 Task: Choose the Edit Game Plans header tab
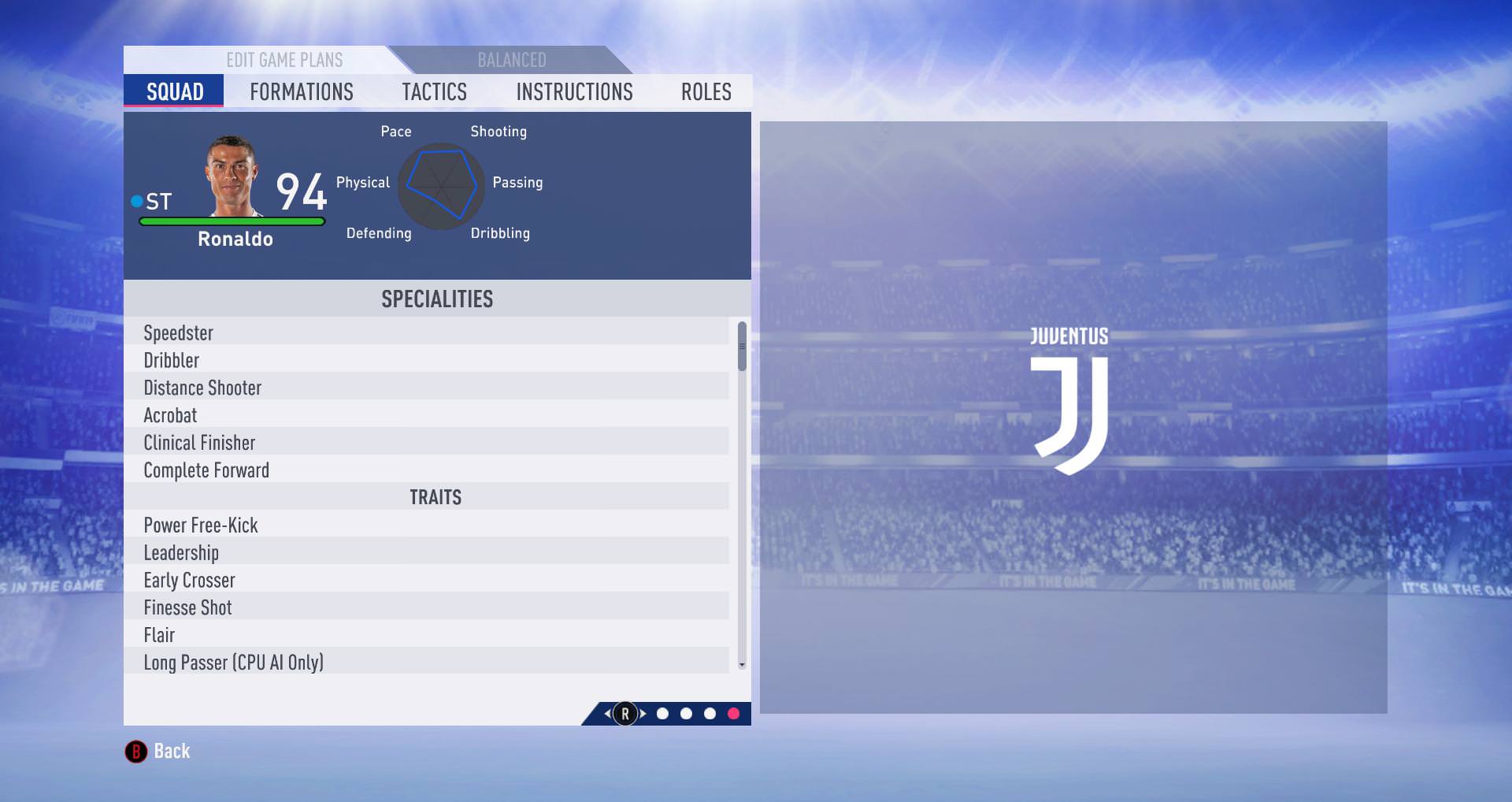click(284, 60)
